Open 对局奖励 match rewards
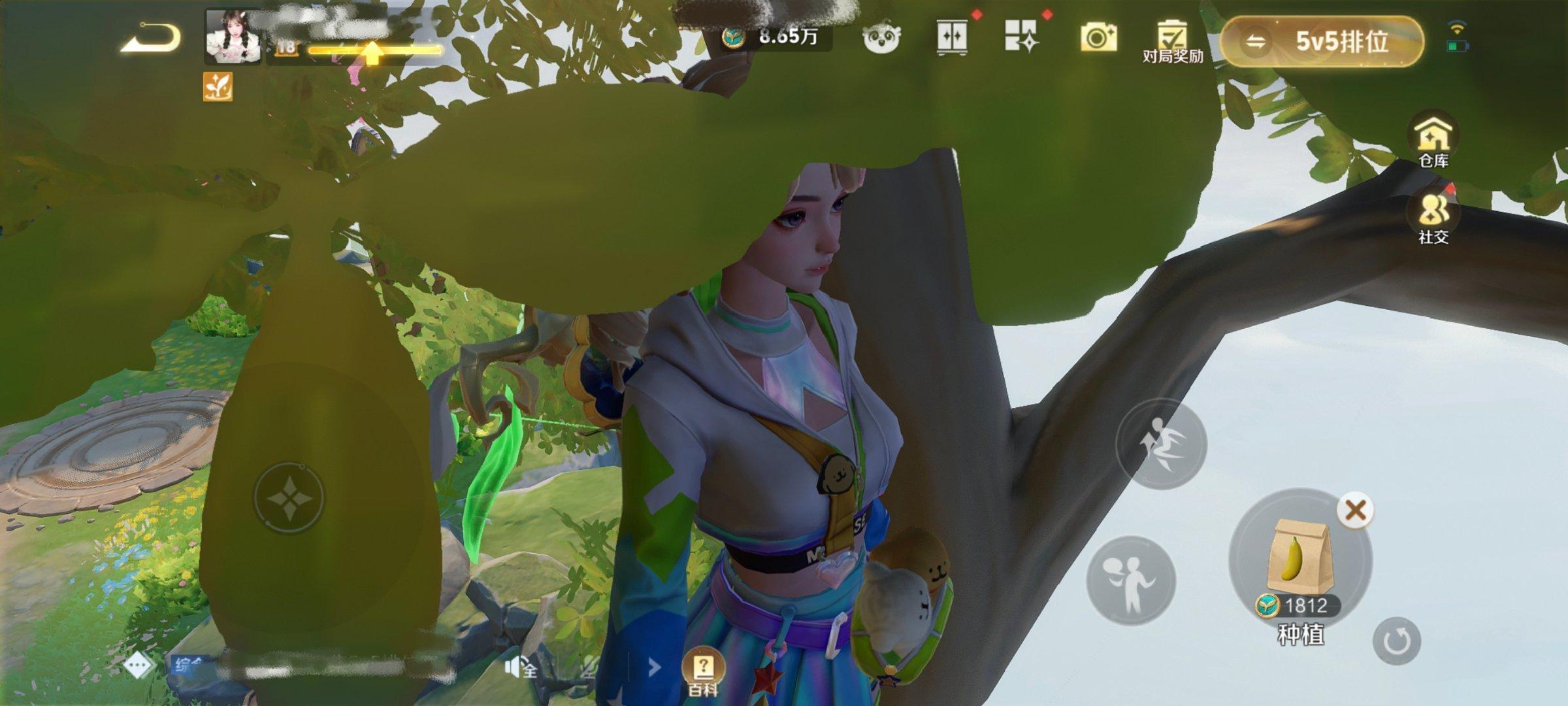 click(x=1172, y=41)
